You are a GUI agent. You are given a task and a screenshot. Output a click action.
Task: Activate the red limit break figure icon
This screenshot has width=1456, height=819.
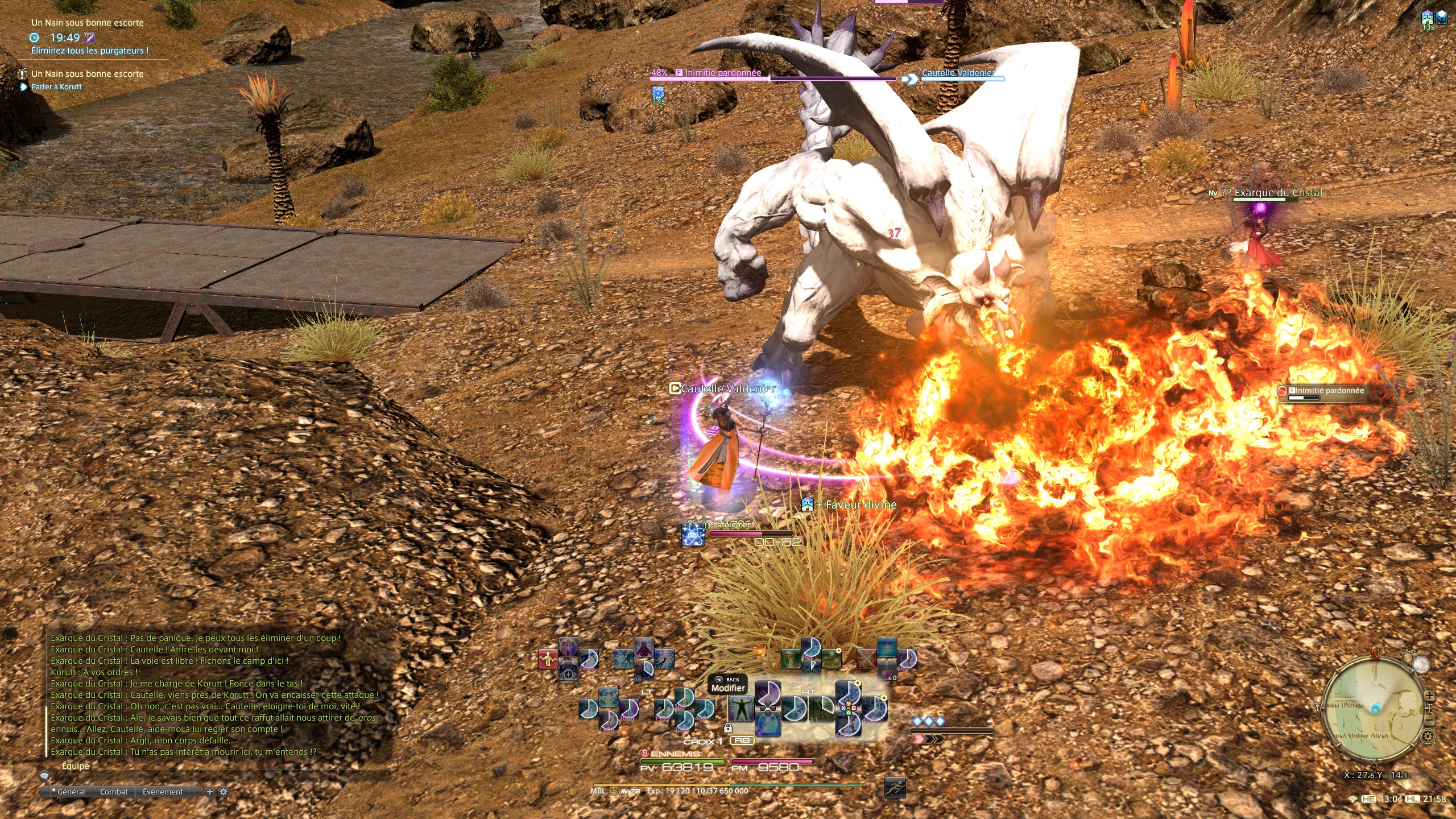(x=548, y=659)
